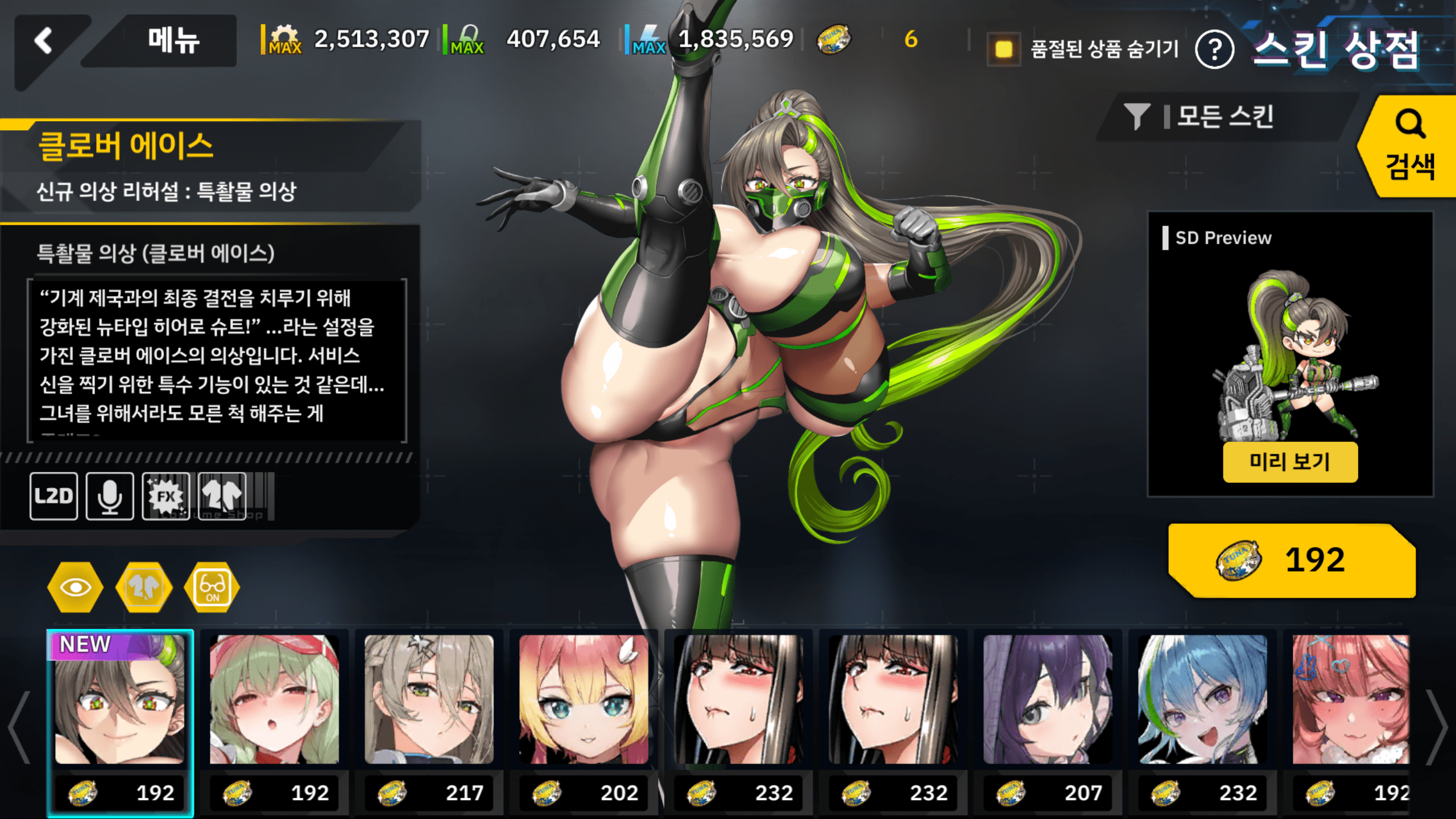Show next skins with the right arrow

pyautogui.click(x=1438, y=727)
